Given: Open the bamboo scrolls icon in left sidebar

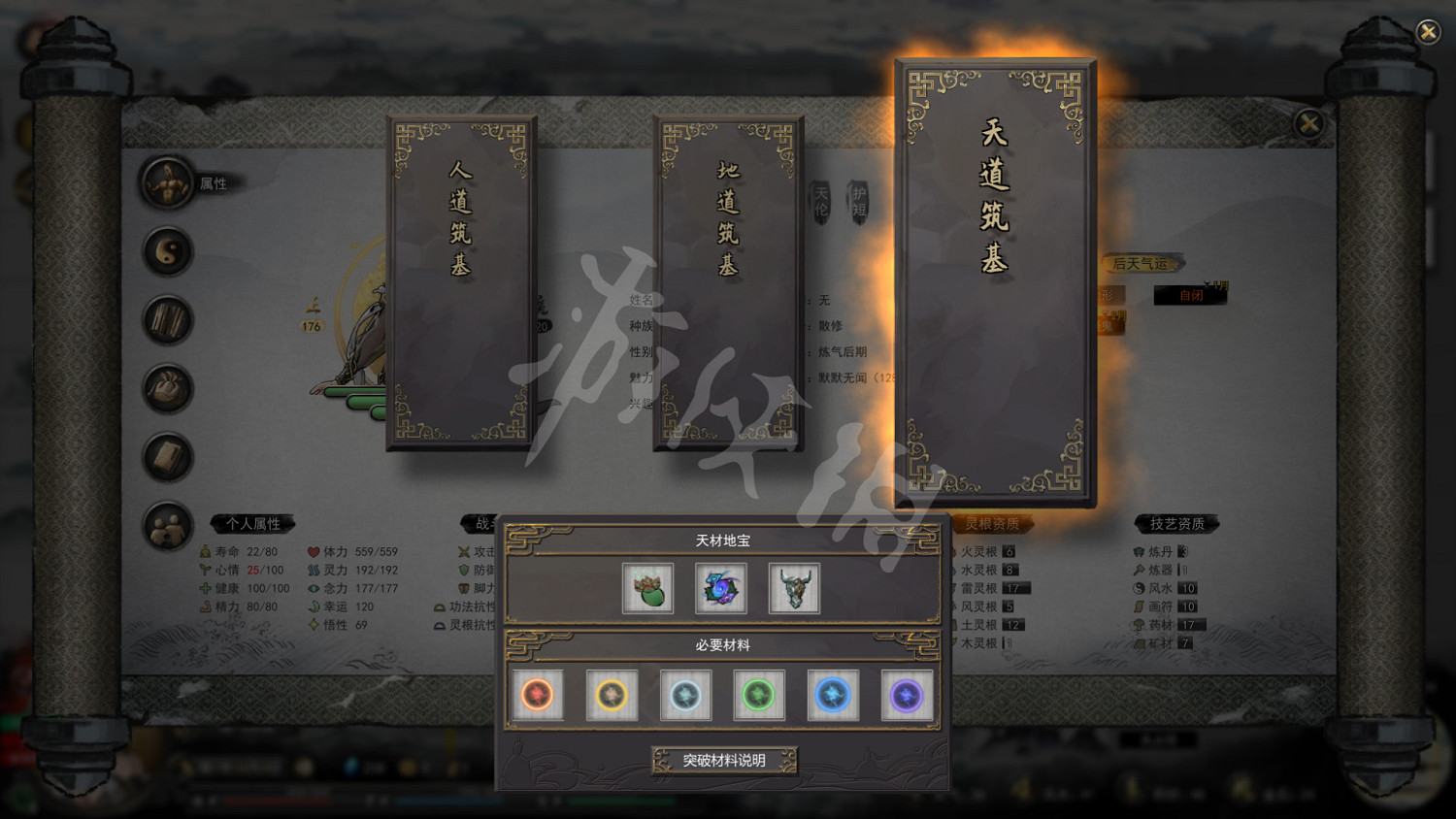Looking at the screenshot, I should pyautogui.click(x=167, y=320).
